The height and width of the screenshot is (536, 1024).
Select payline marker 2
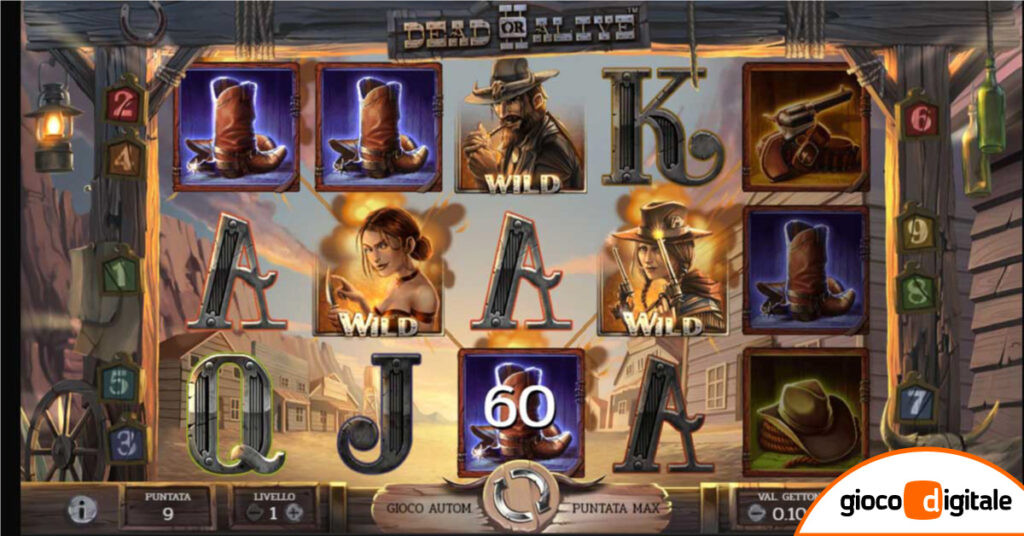(123, 103)
